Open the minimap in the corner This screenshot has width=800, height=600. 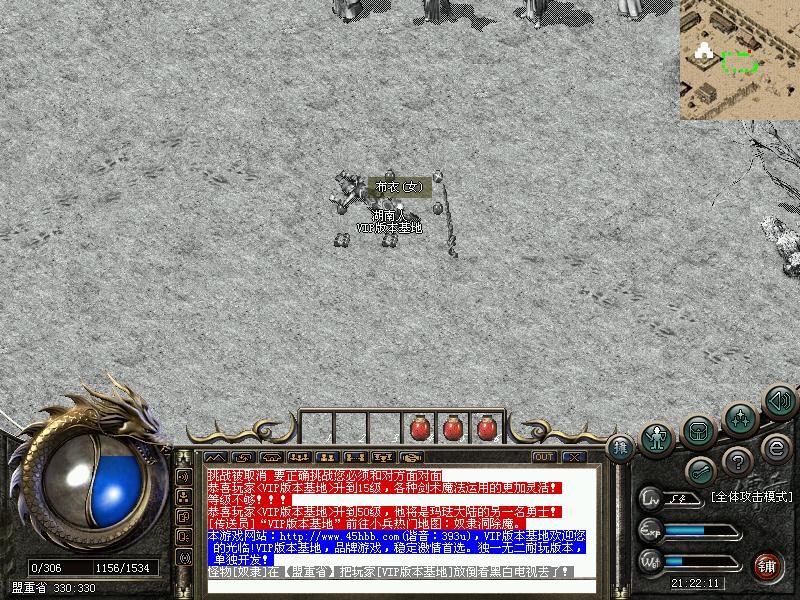click(x=740, y=60)
